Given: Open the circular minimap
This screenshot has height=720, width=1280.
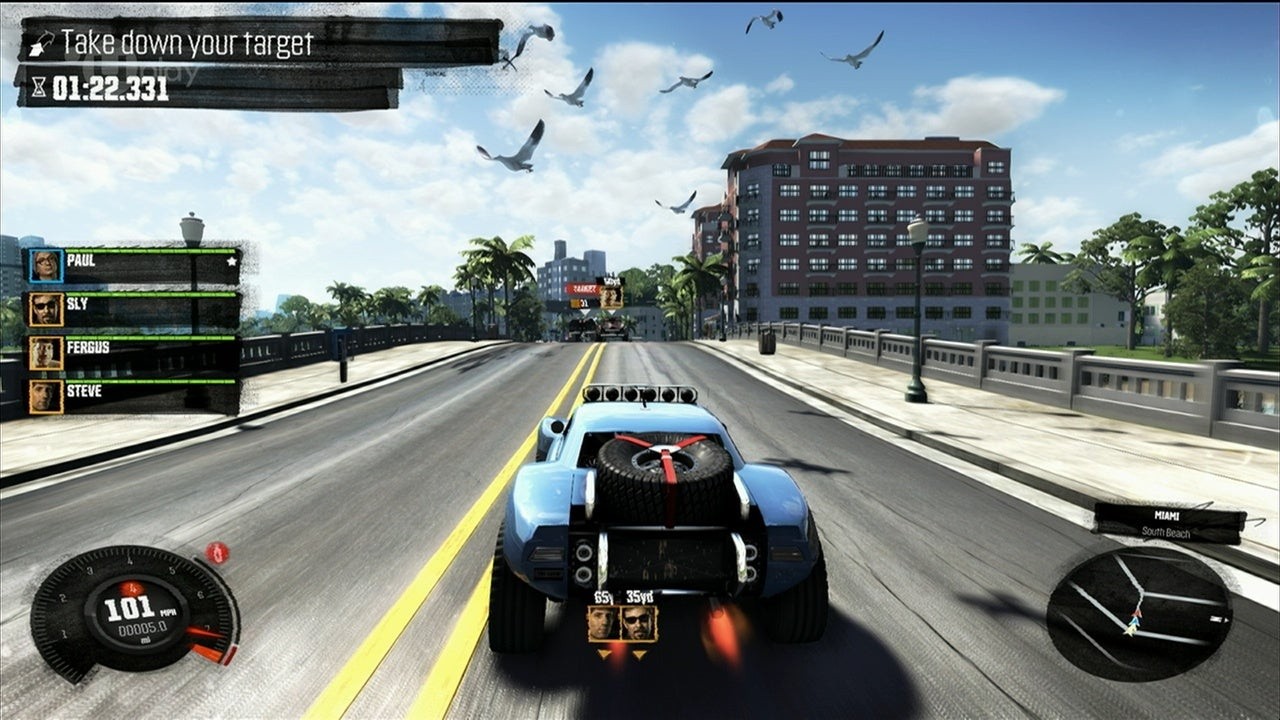Looking at the screenshot, I should [1139, 613].
